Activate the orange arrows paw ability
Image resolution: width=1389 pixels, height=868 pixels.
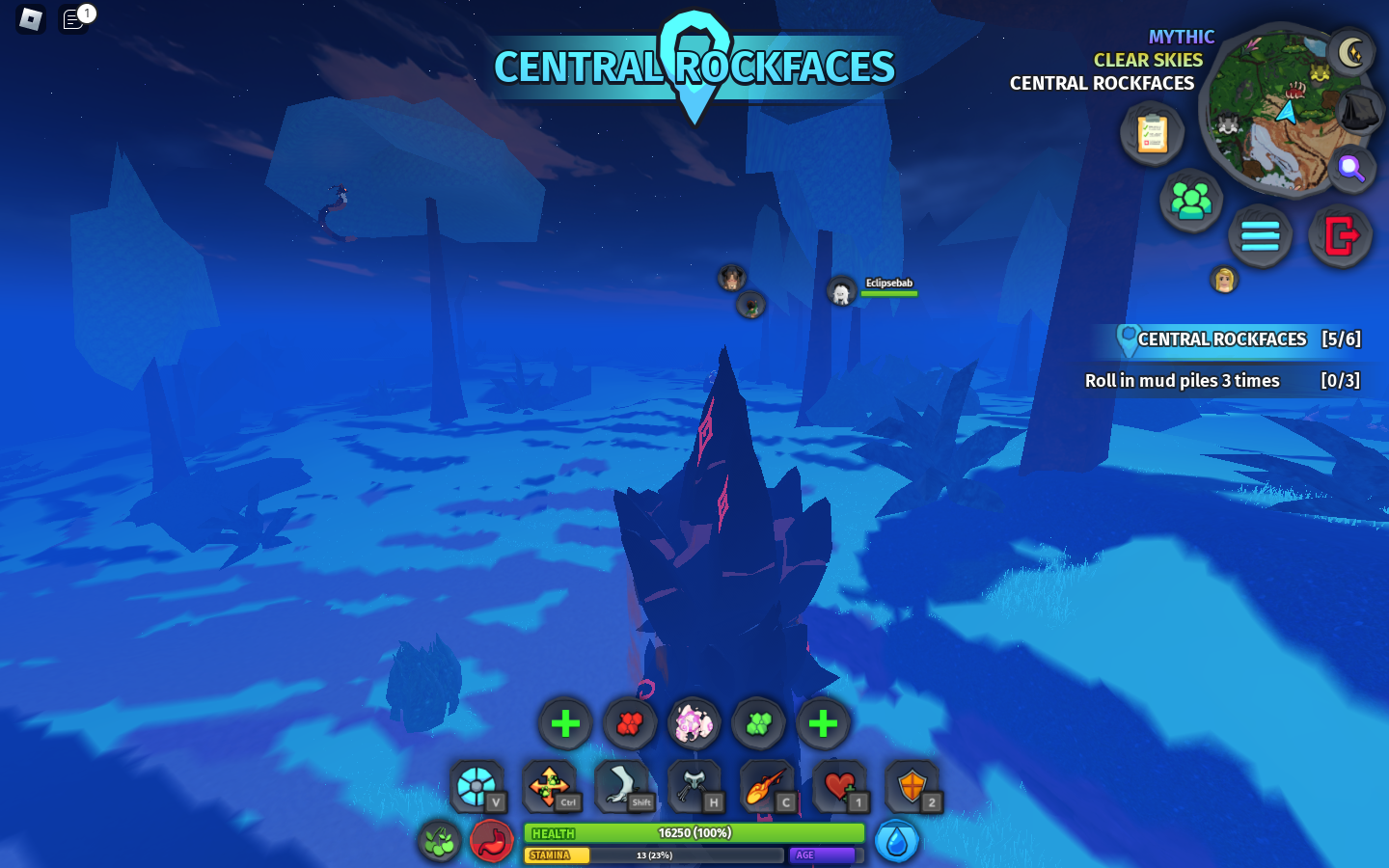coord(549,787)
